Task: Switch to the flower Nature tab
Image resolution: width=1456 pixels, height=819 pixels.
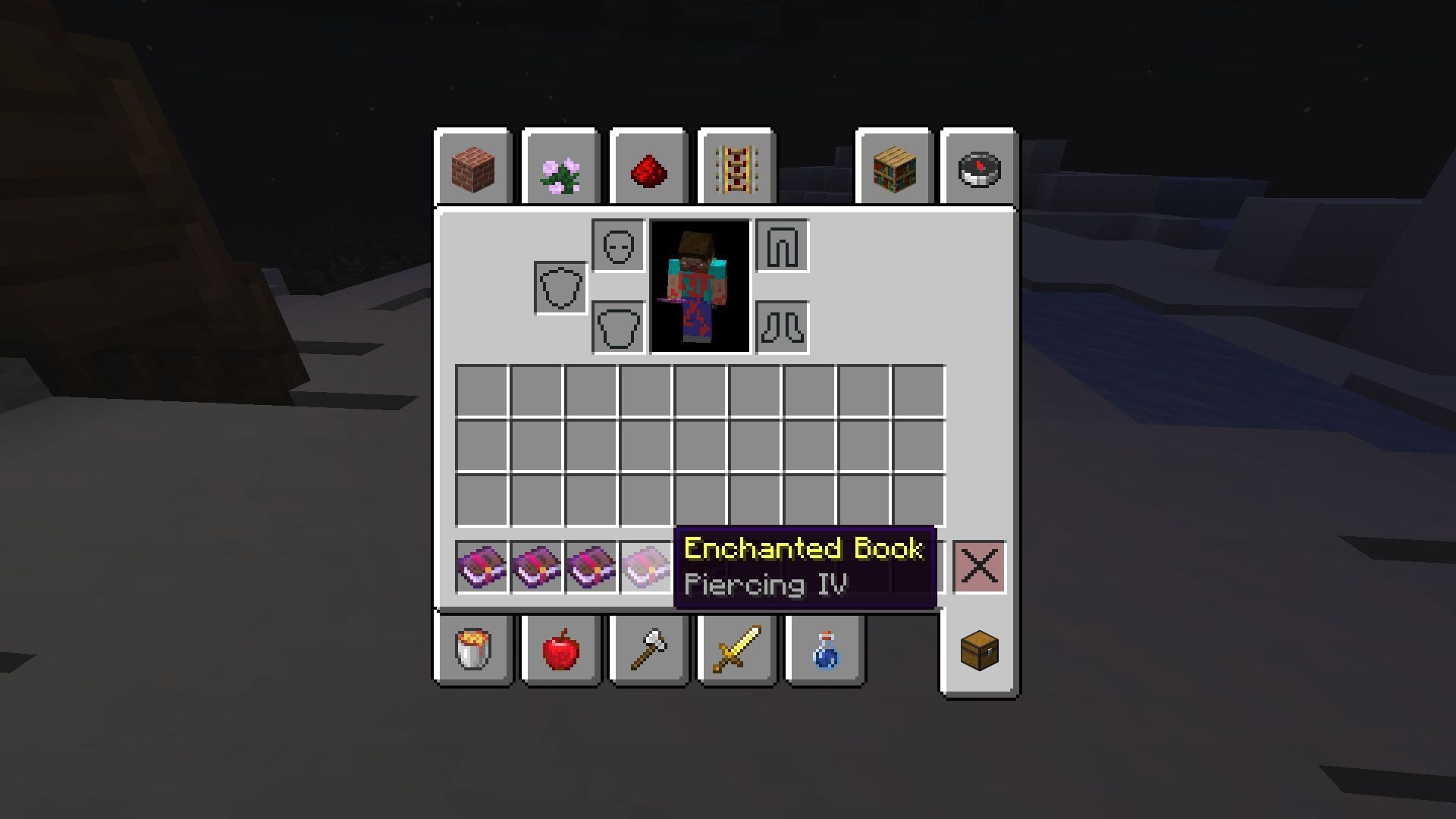Action: [x=561, y=169]
